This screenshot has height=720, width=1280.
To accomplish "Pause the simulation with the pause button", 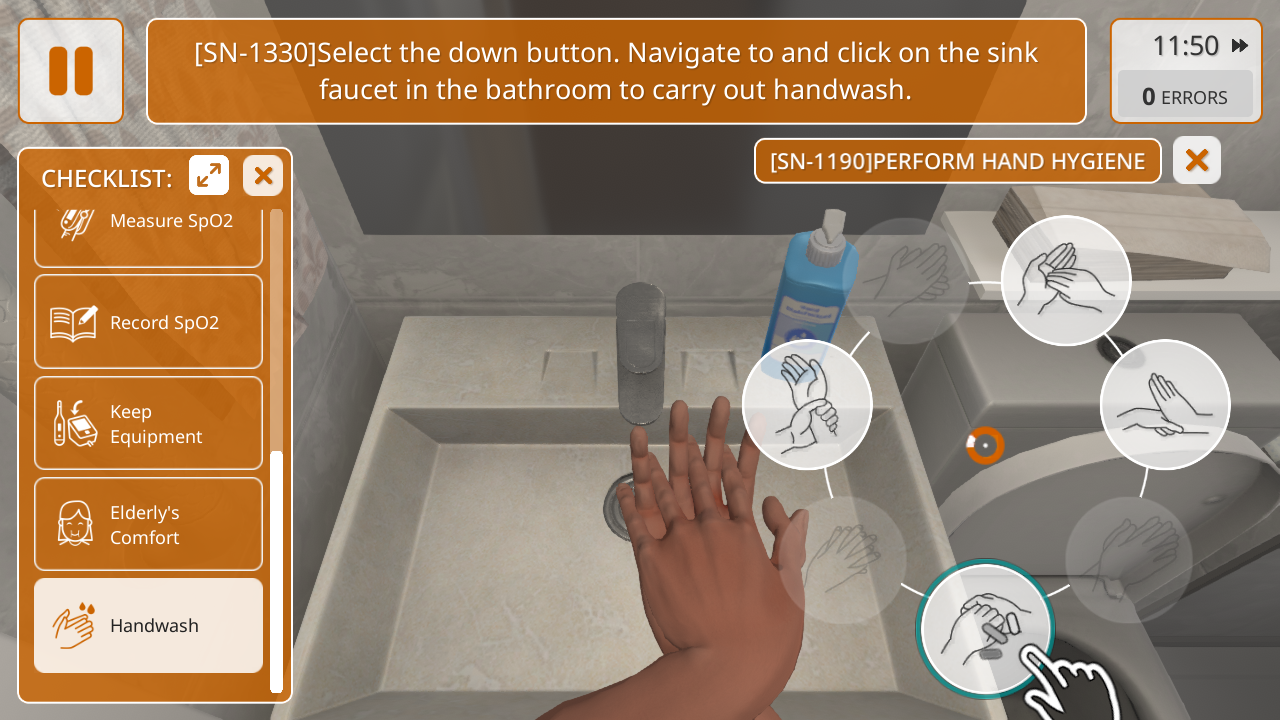I will pos(71,71).
